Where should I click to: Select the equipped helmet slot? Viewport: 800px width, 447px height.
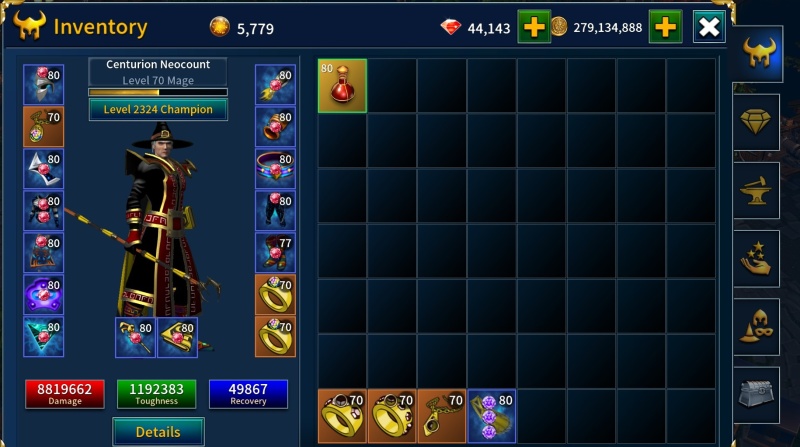(x=44, y=85)
